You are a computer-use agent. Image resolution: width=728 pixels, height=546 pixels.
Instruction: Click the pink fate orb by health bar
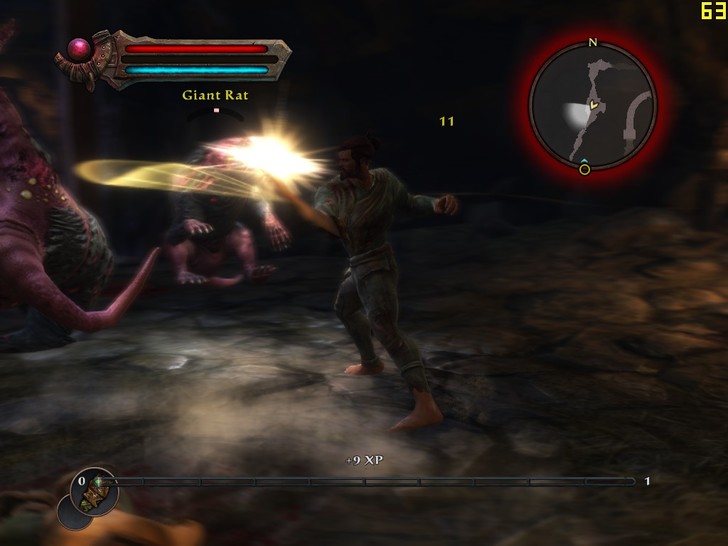coord(79,47)
